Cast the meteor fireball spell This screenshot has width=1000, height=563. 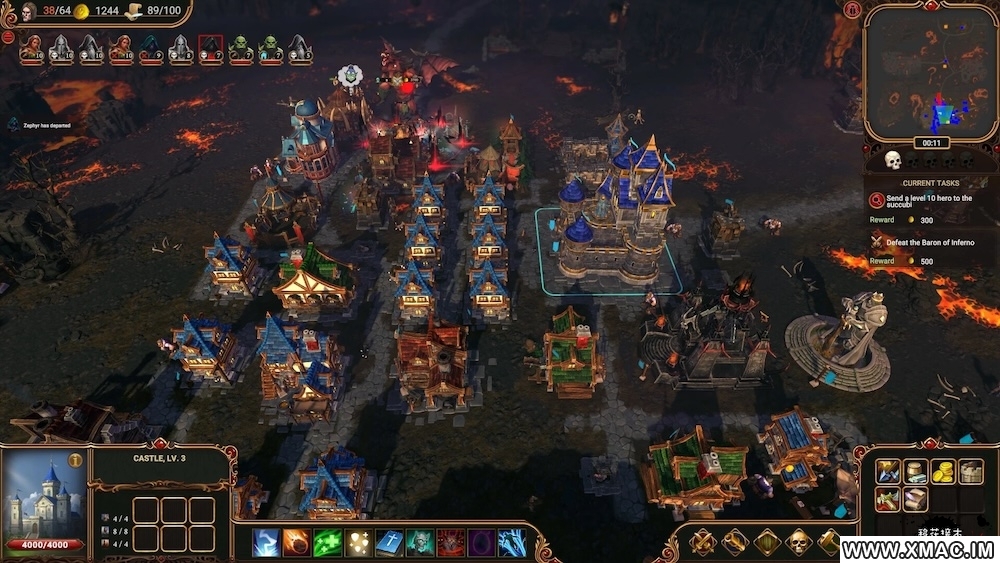(x=296, y=542)
